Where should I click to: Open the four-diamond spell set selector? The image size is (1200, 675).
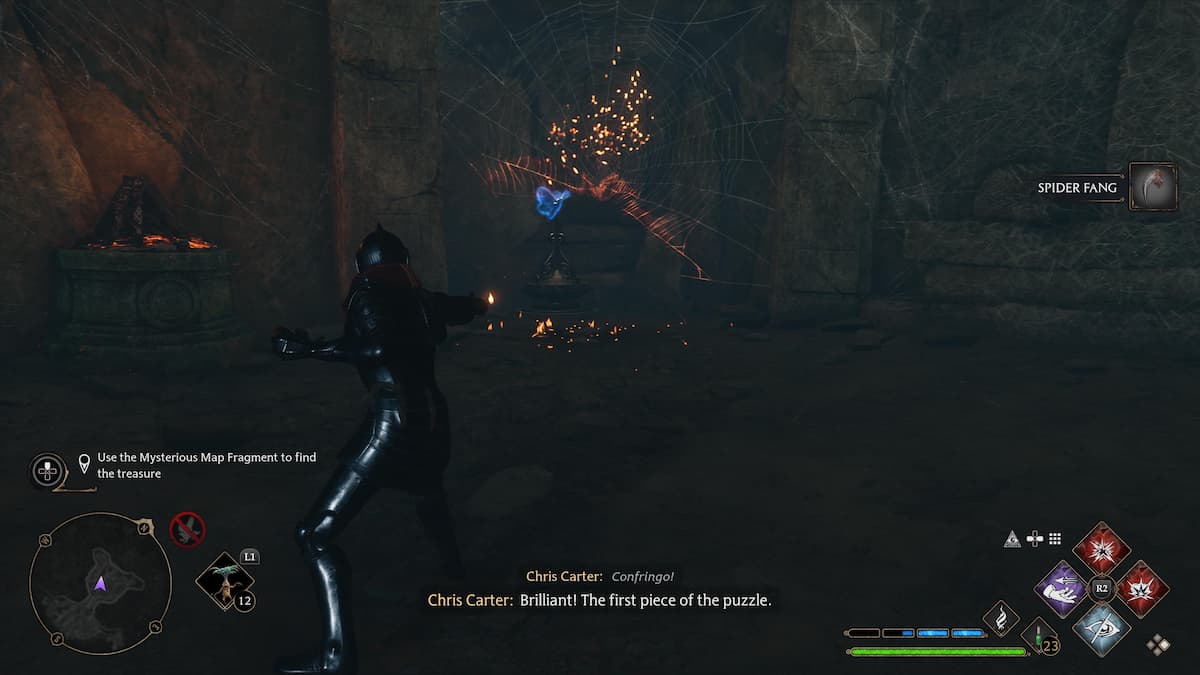point(1158,645)
